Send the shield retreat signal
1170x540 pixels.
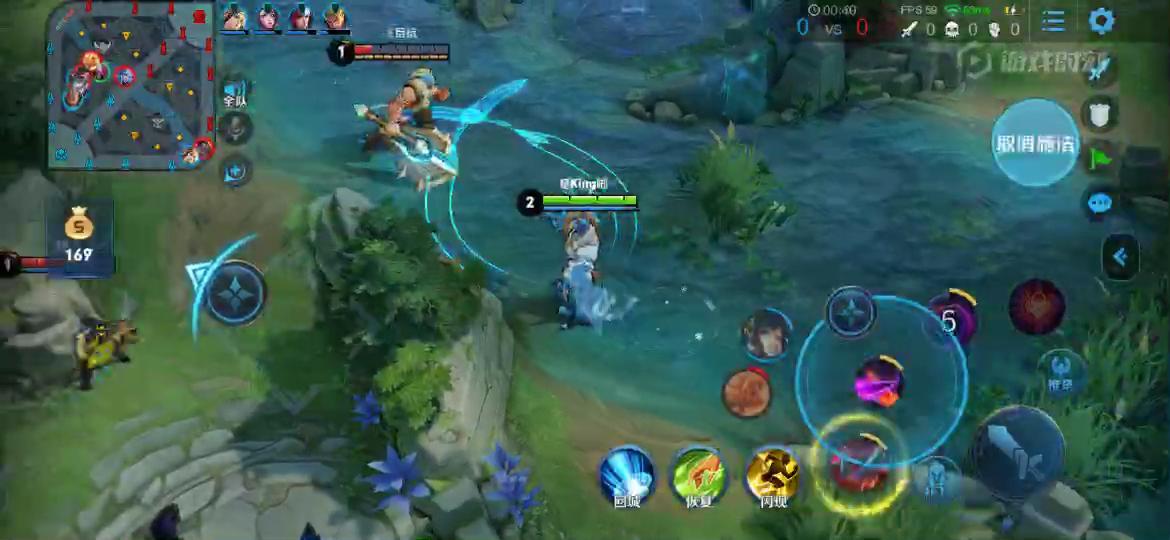pyautogui.click(x=1100, y=114)
